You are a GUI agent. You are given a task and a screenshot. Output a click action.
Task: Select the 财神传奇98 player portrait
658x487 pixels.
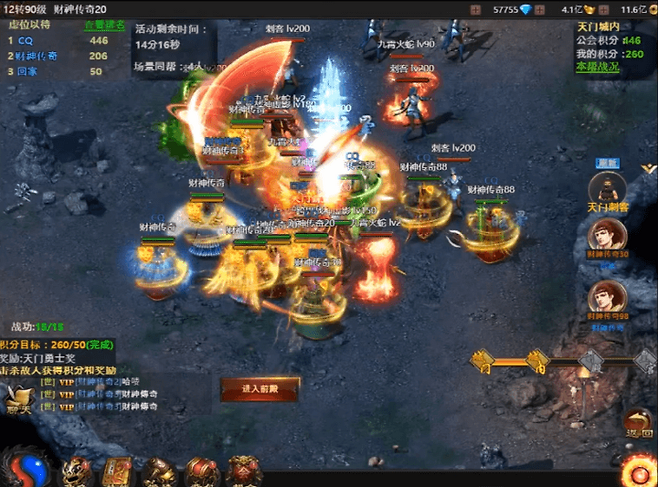click(607, 297)
